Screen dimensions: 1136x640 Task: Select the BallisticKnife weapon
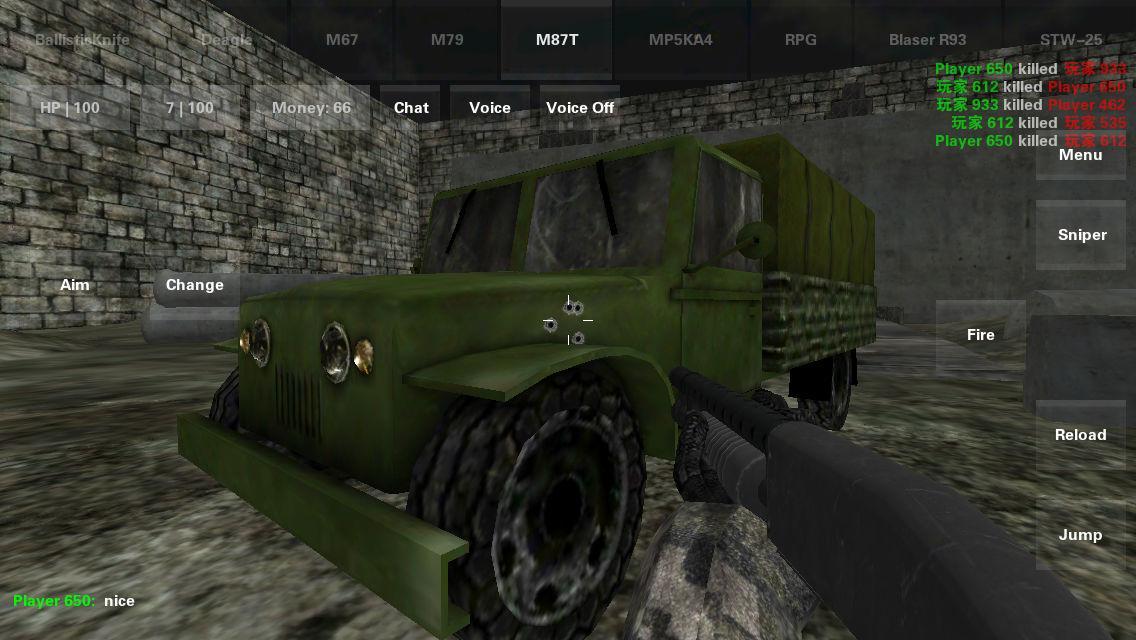coord(82,40)
